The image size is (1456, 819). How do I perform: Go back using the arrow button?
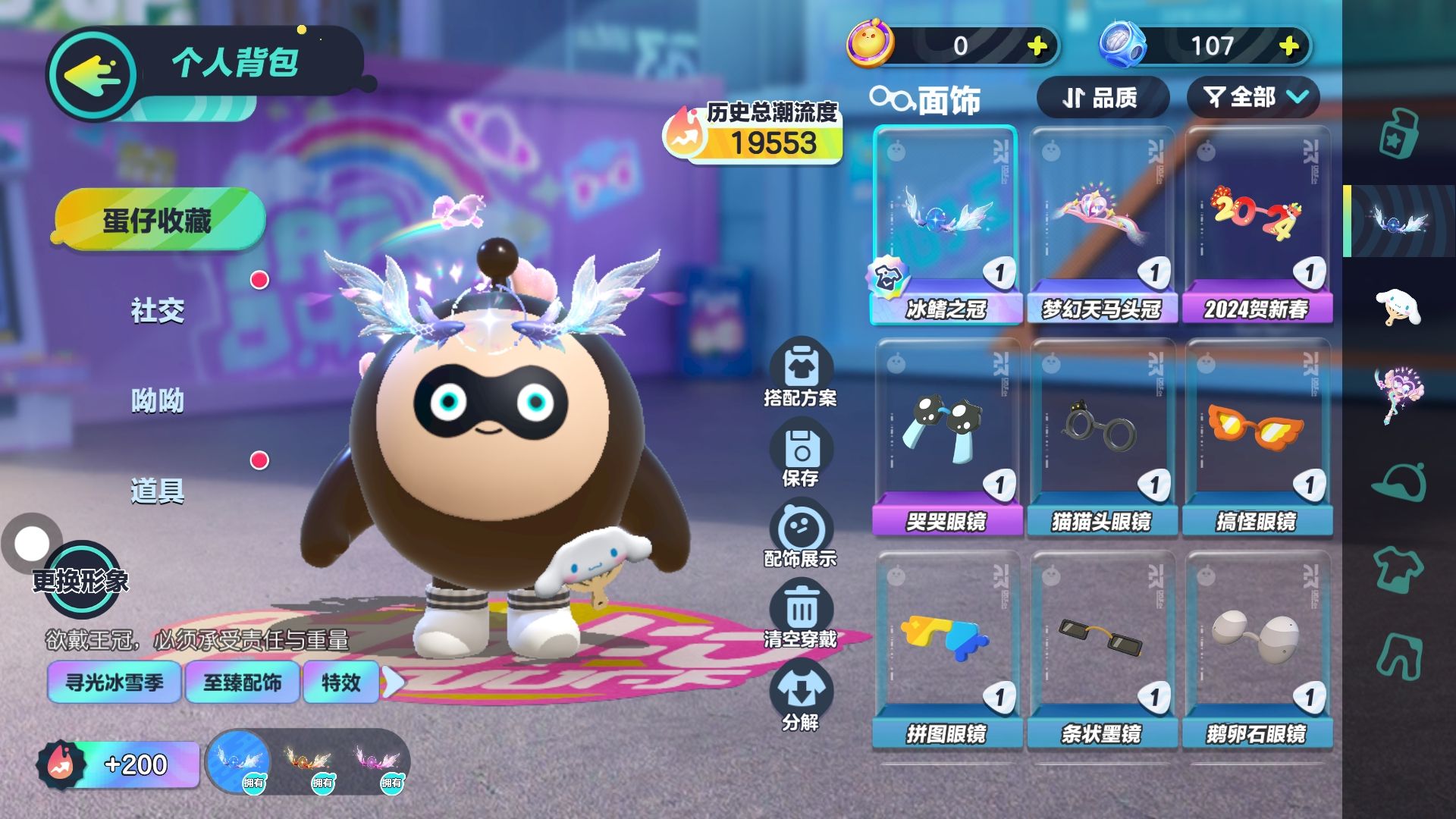(92, 74)
